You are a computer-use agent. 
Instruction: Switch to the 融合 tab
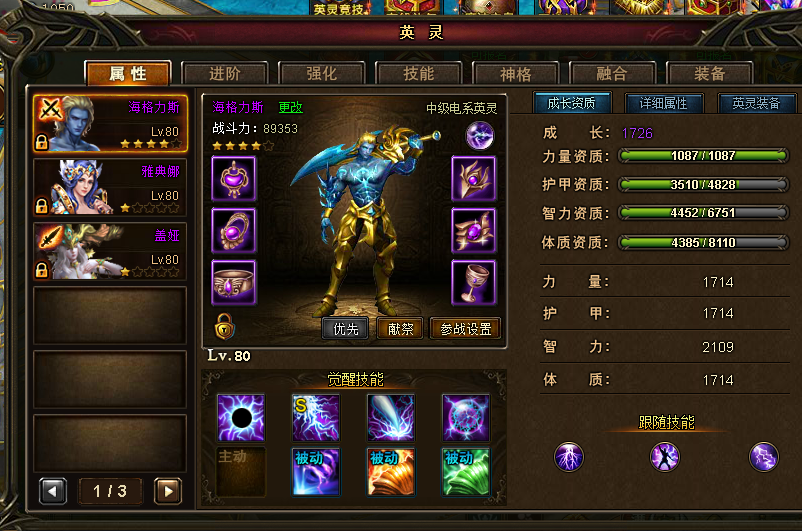click(611, 74)
